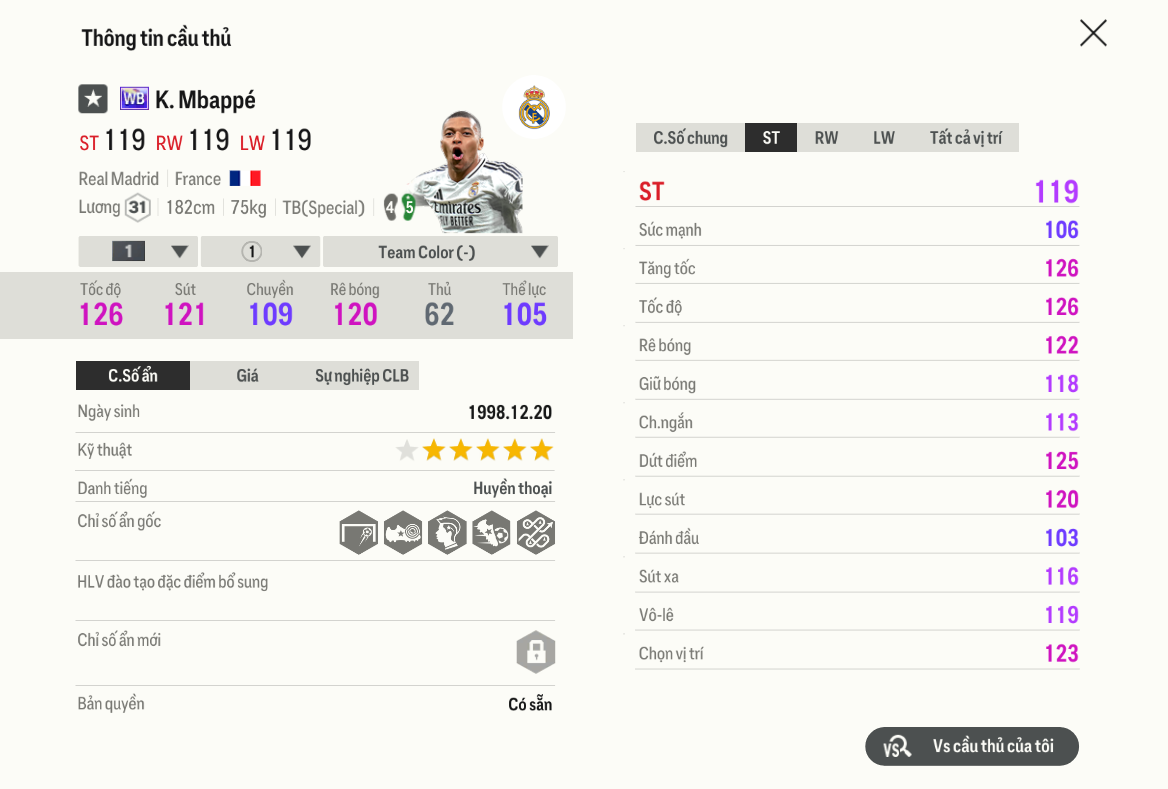Click the locked Chỉ số ẩn mới slot

tap(535, 652)
